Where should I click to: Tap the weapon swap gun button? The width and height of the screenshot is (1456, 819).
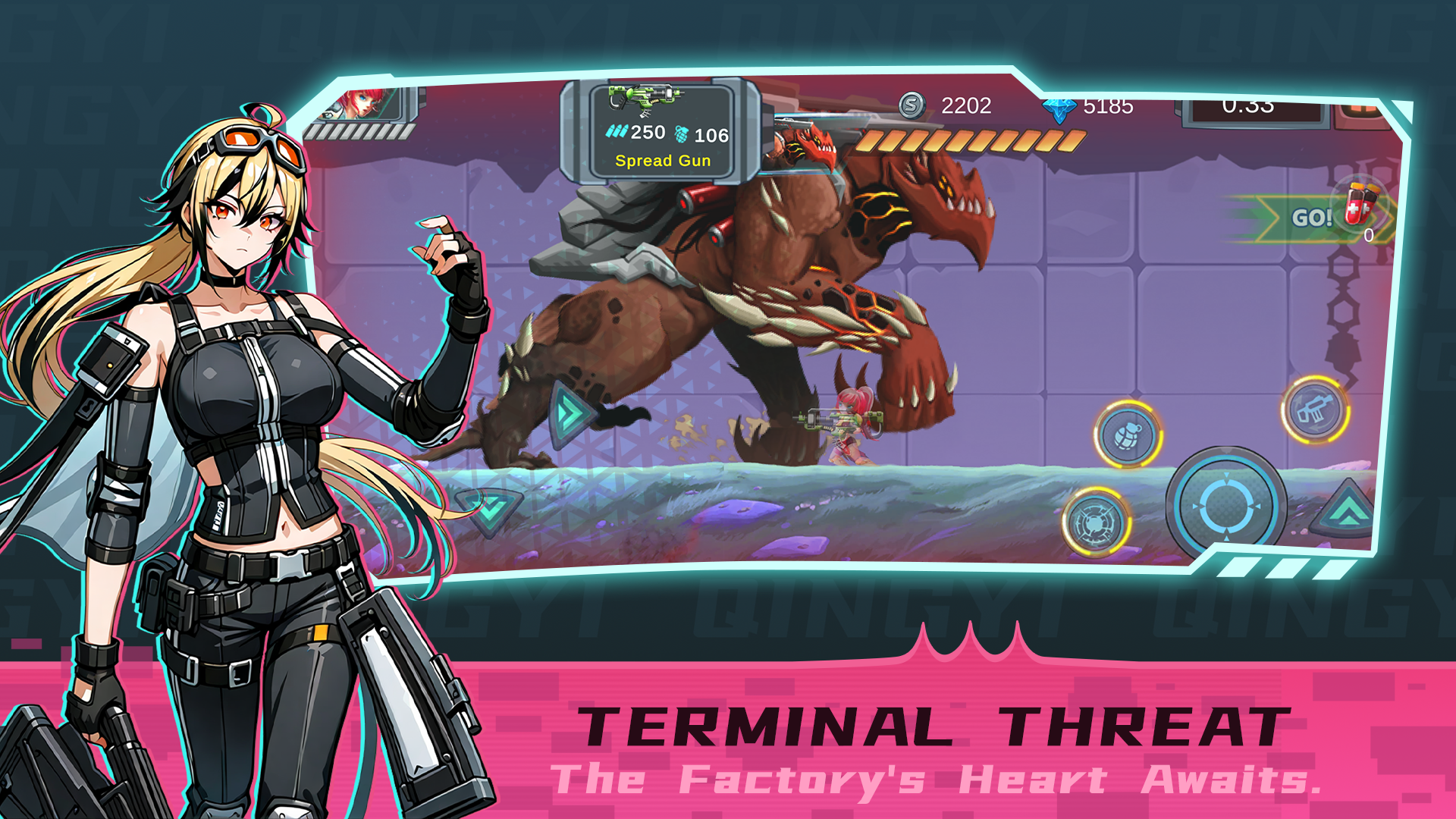pyautogui.click(x=1315, y=410)
